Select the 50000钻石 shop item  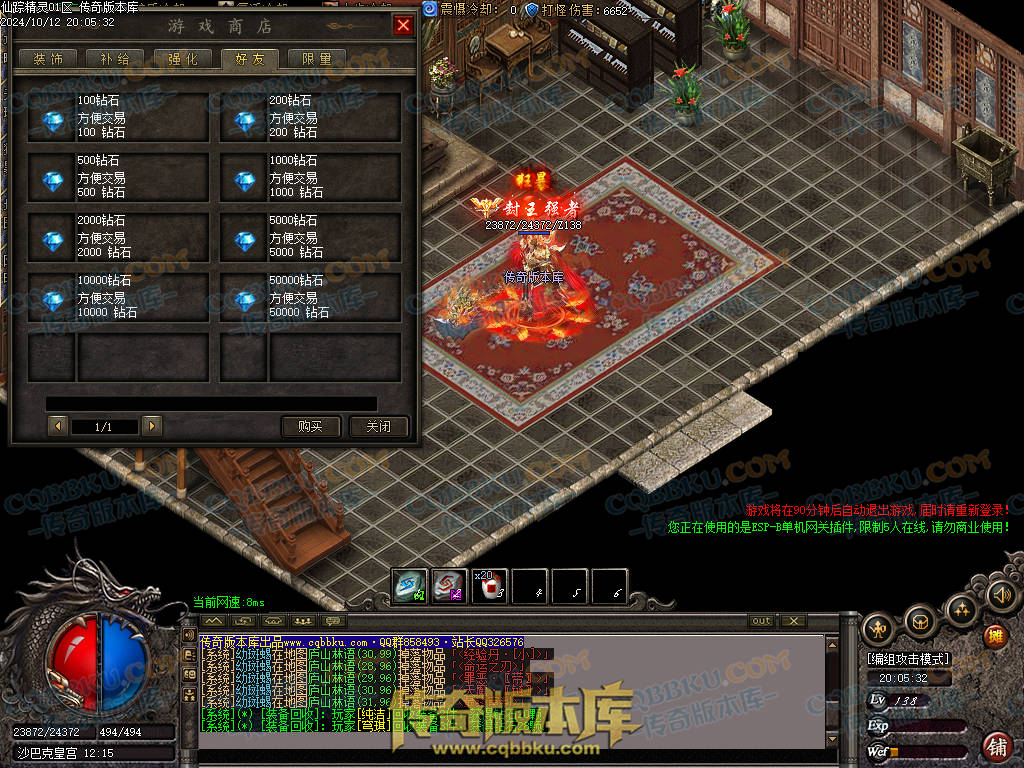click(x=310, y=298)
